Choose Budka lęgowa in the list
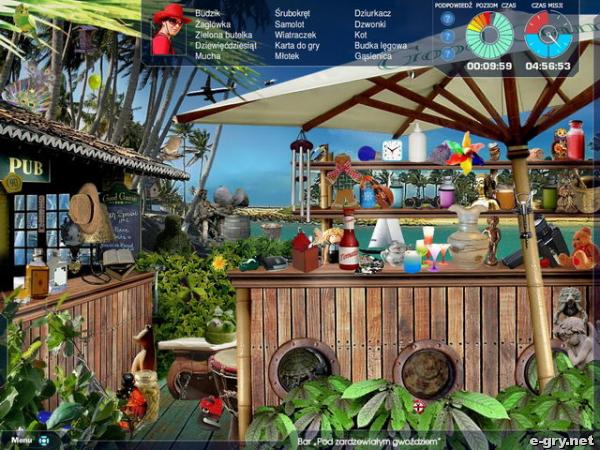The image size is (600, 450). 381,45
